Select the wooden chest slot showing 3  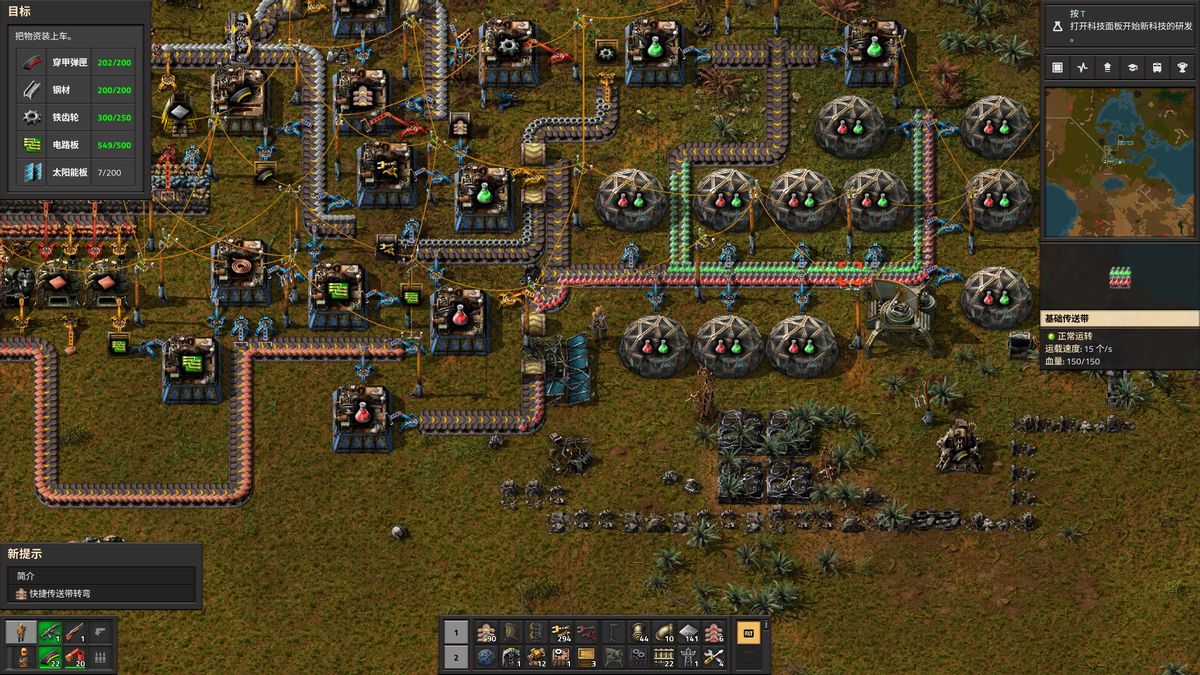587,657
